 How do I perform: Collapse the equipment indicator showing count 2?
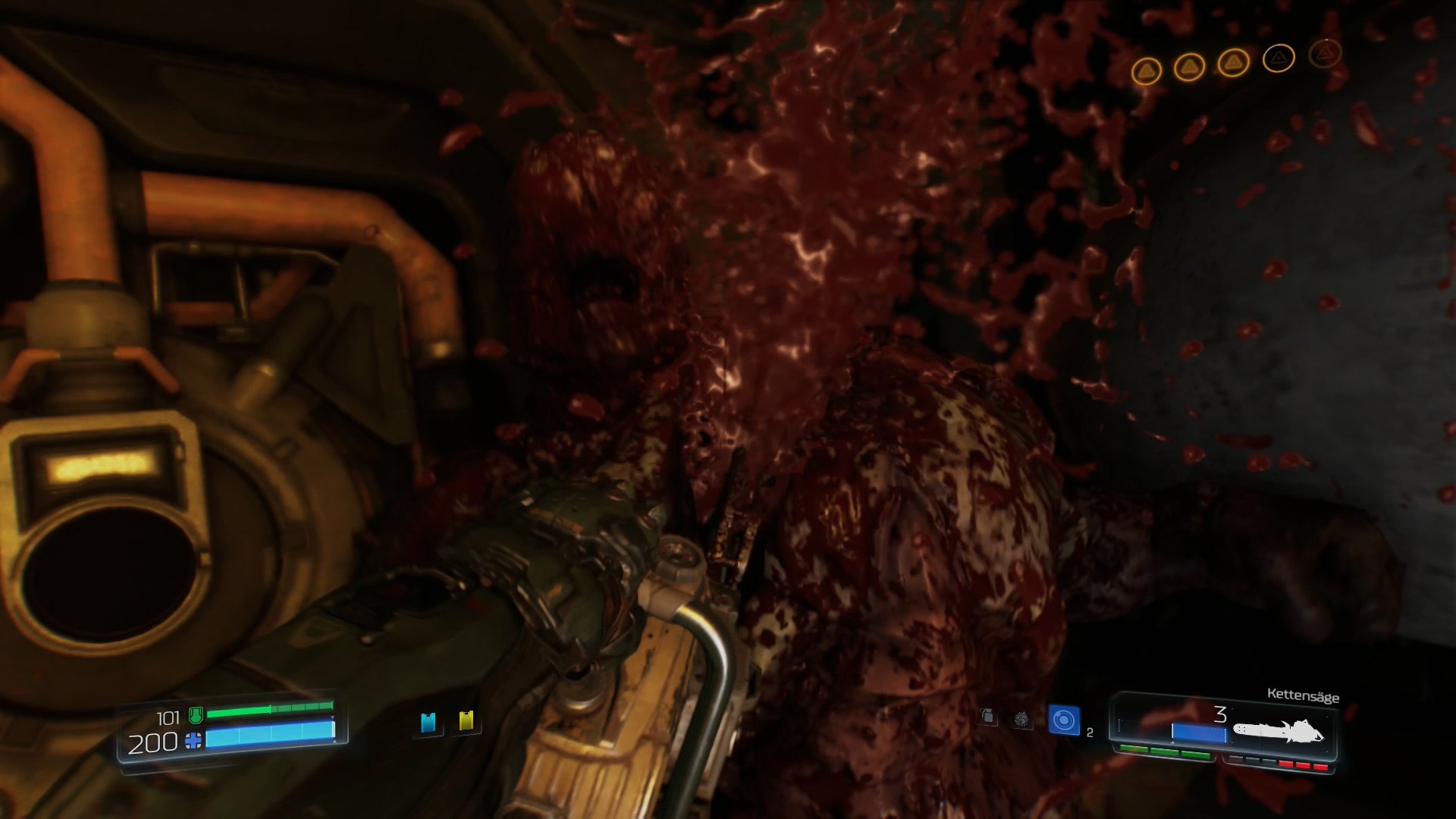pyautogui.click(x=1090, y=732)
